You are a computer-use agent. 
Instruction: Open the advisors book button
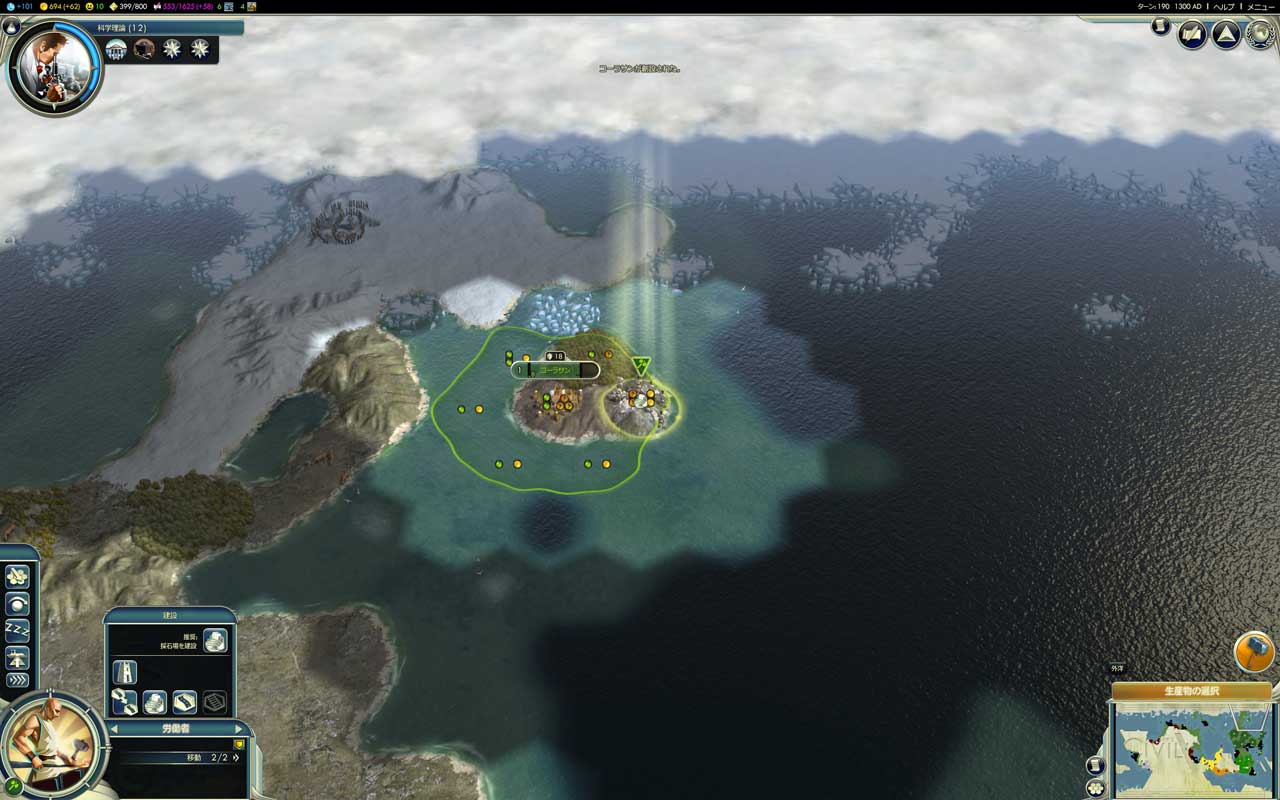click(1192, 35)
